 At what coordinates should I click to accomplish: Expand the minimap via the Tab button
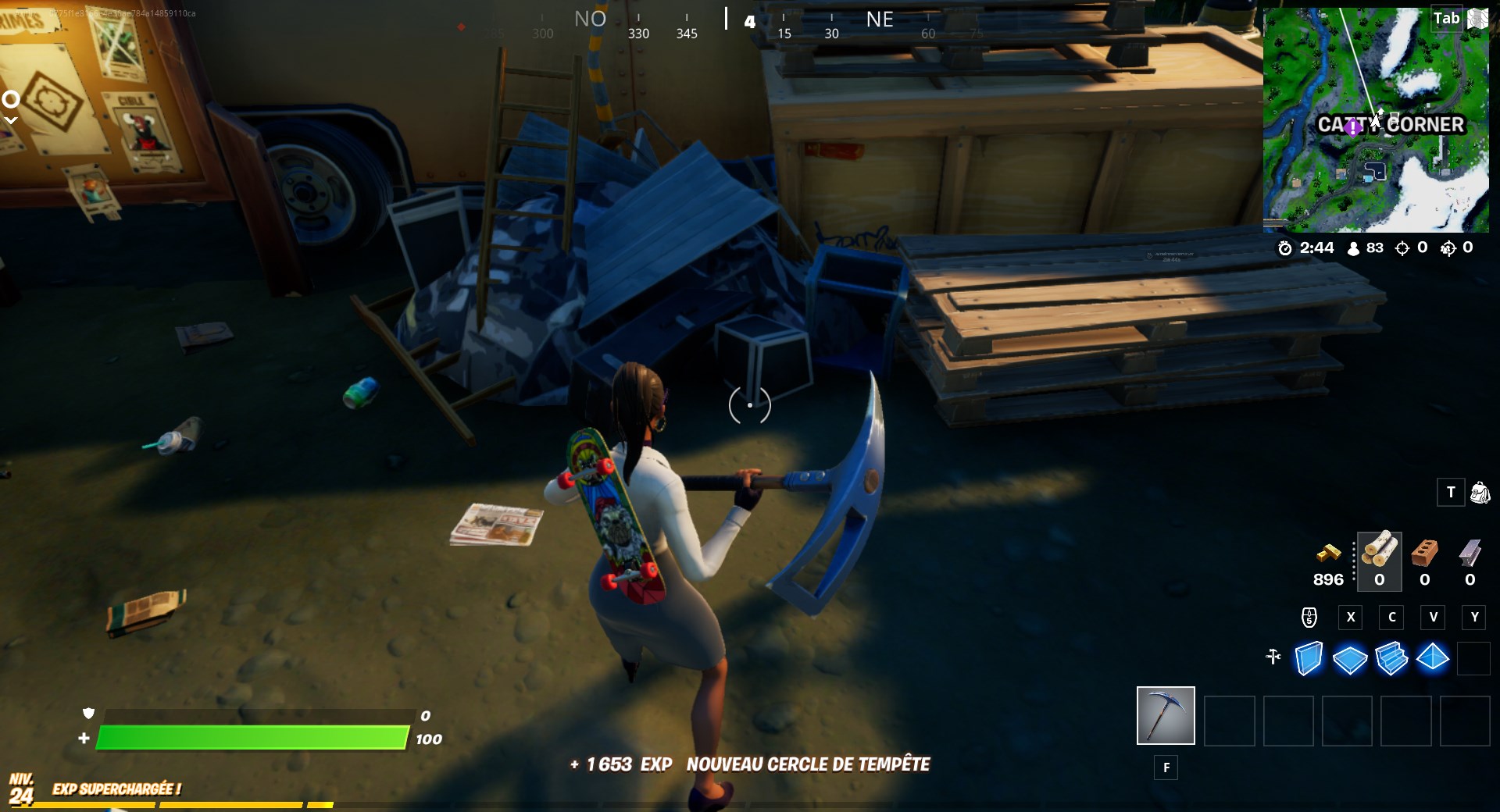1446,18
